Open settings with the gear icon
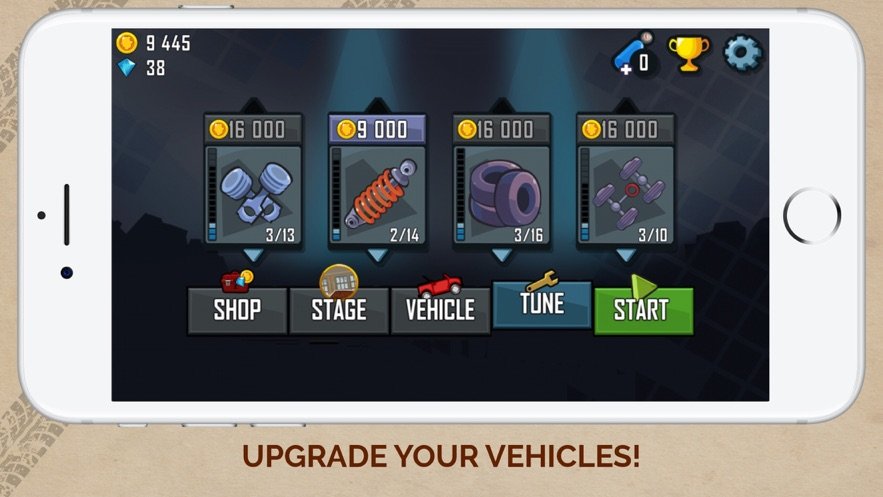883x497 pixels. pyautogui.click(x=743, y=53)
